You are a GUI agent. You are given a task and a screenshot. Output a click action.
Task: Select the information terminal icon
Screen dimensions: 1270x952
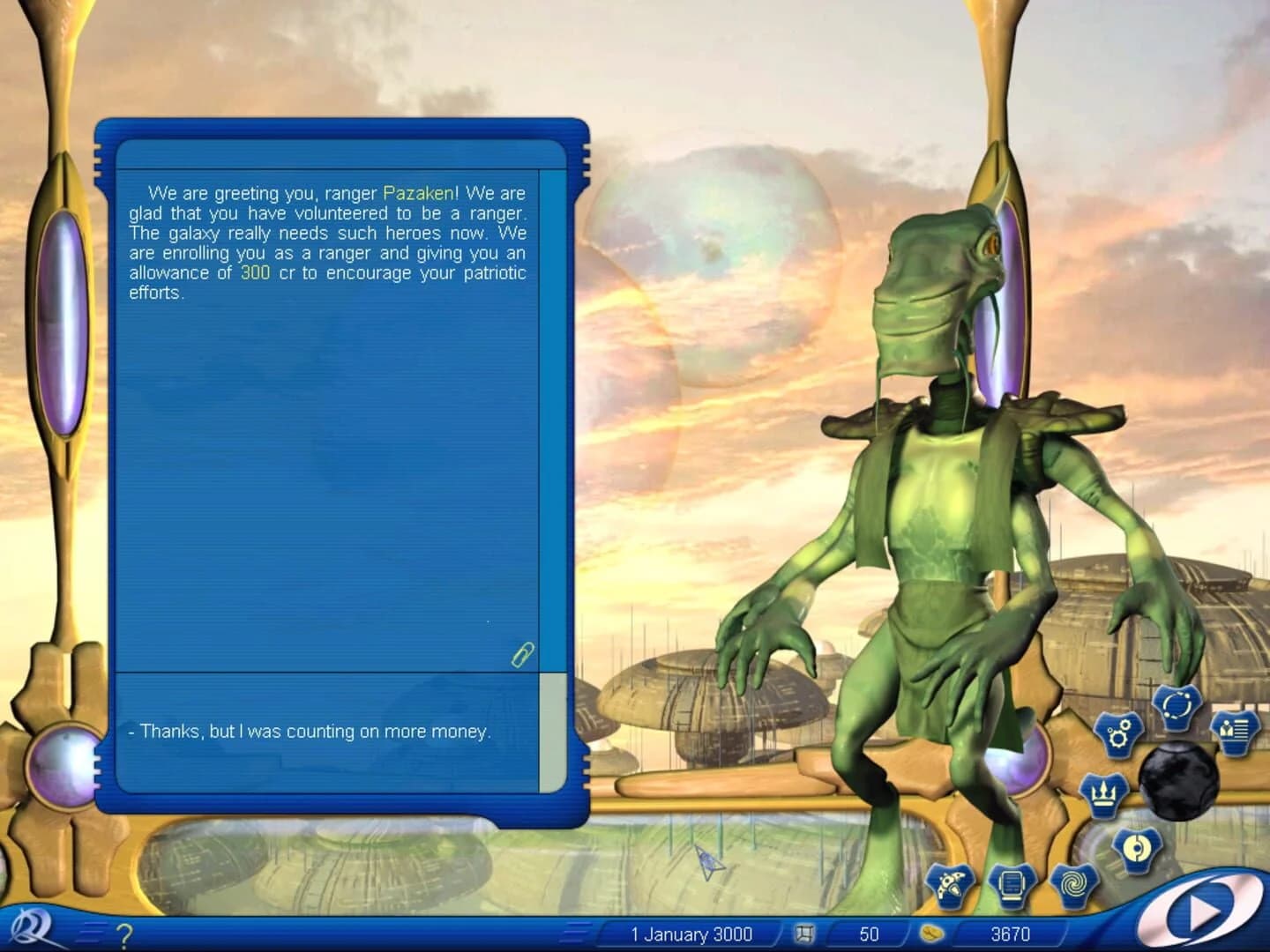click(x=1012, y=881)
